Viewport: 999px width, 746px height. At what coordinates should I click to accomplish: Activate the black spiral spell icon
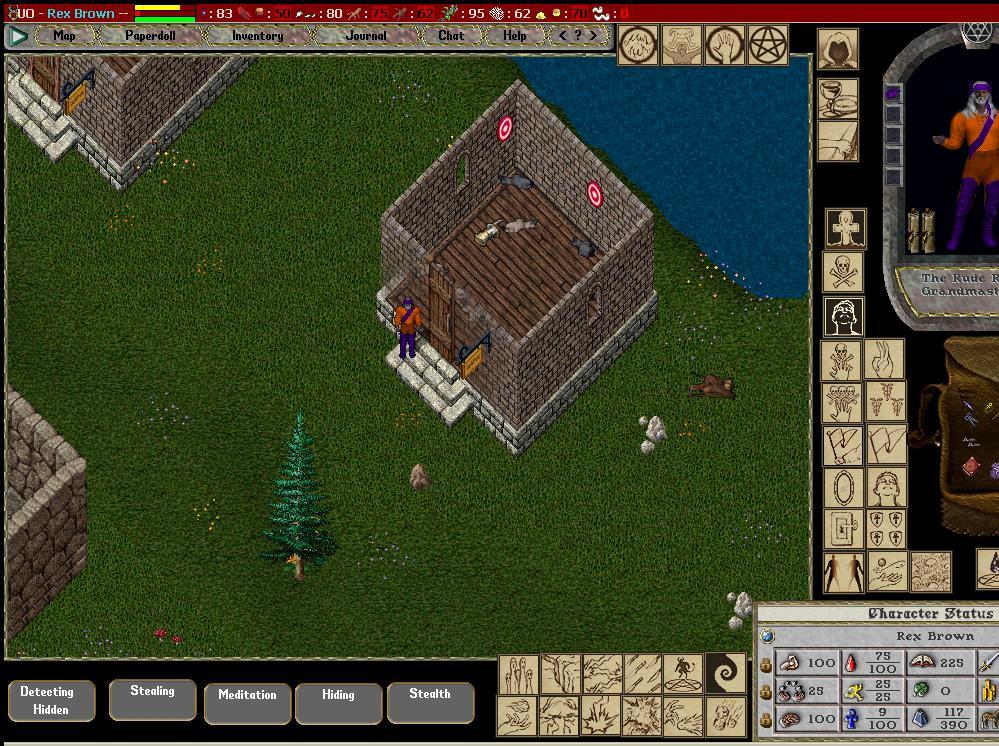(725, 673)
